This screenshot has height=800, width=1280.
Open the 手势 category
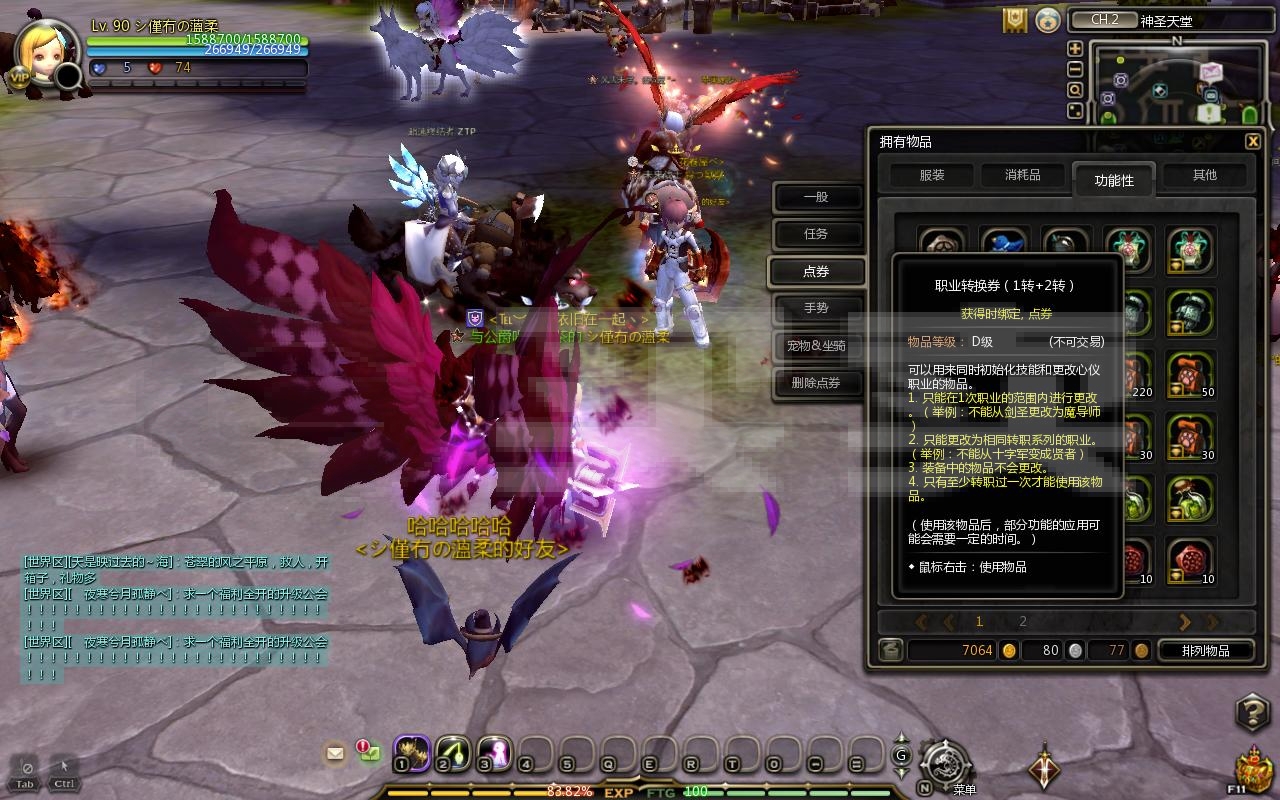pos(816,308)
